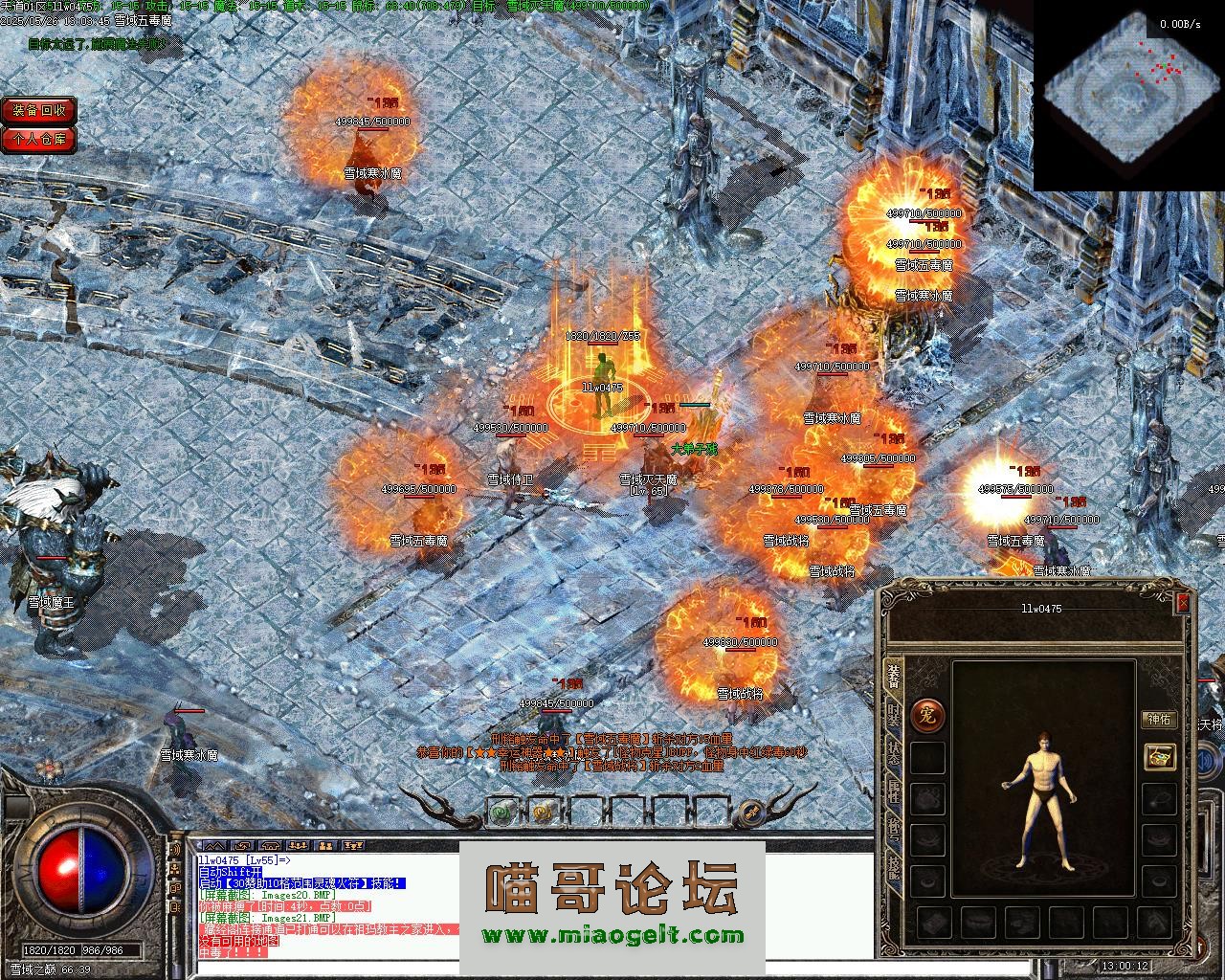Open the 状态 status tab
This screenshot has width=1225, height=980.
click(893, 751)
